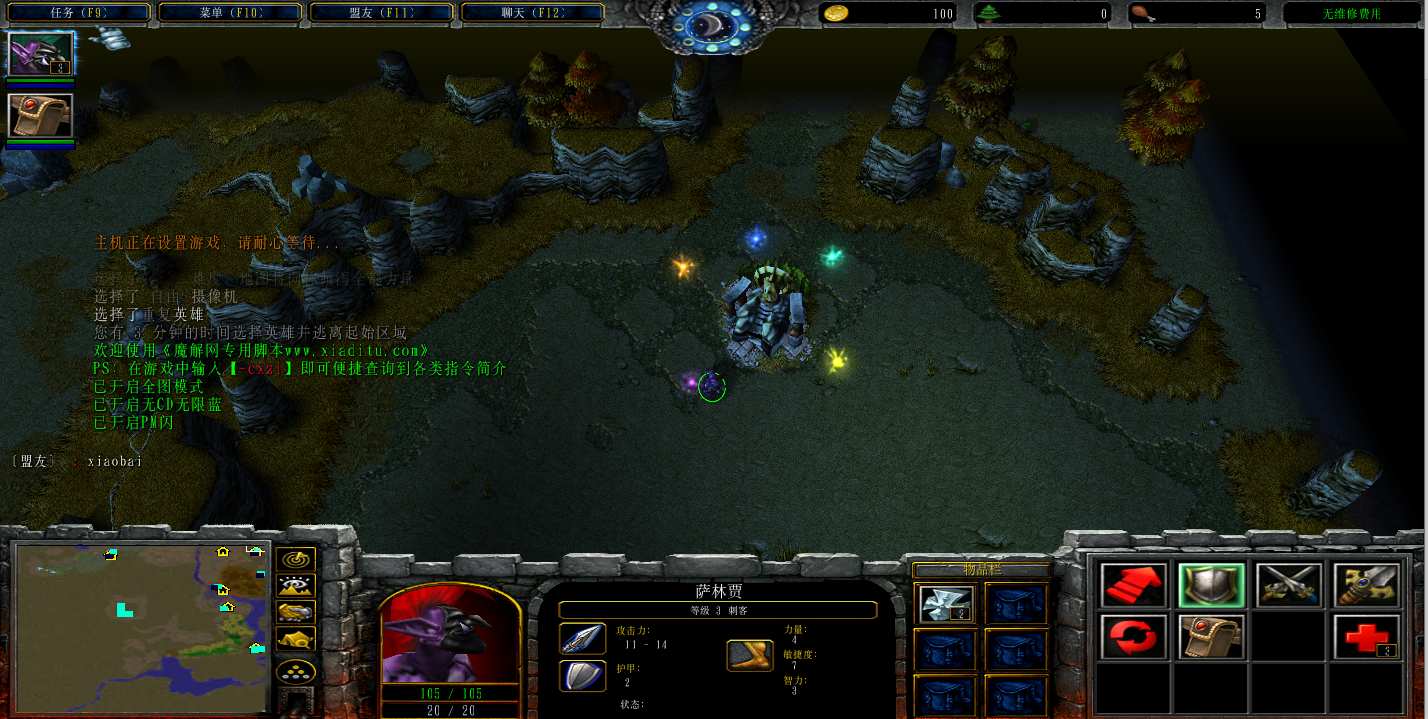Click the red circular arrows ability
Image resolution: width=1428 pixels, height=719 pixels.
tap(1134, 637)
